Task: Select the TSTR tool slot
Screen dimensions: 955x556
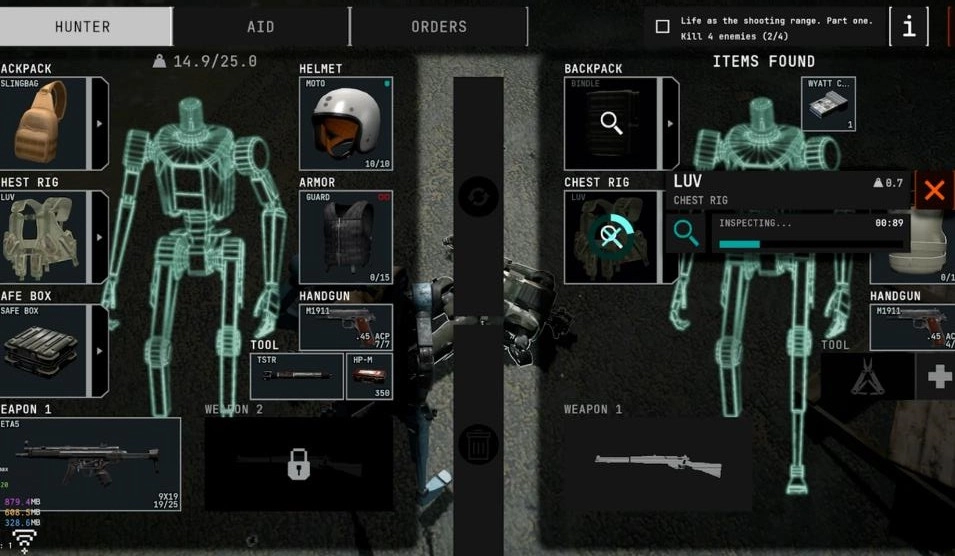Action: coord(296,376)
